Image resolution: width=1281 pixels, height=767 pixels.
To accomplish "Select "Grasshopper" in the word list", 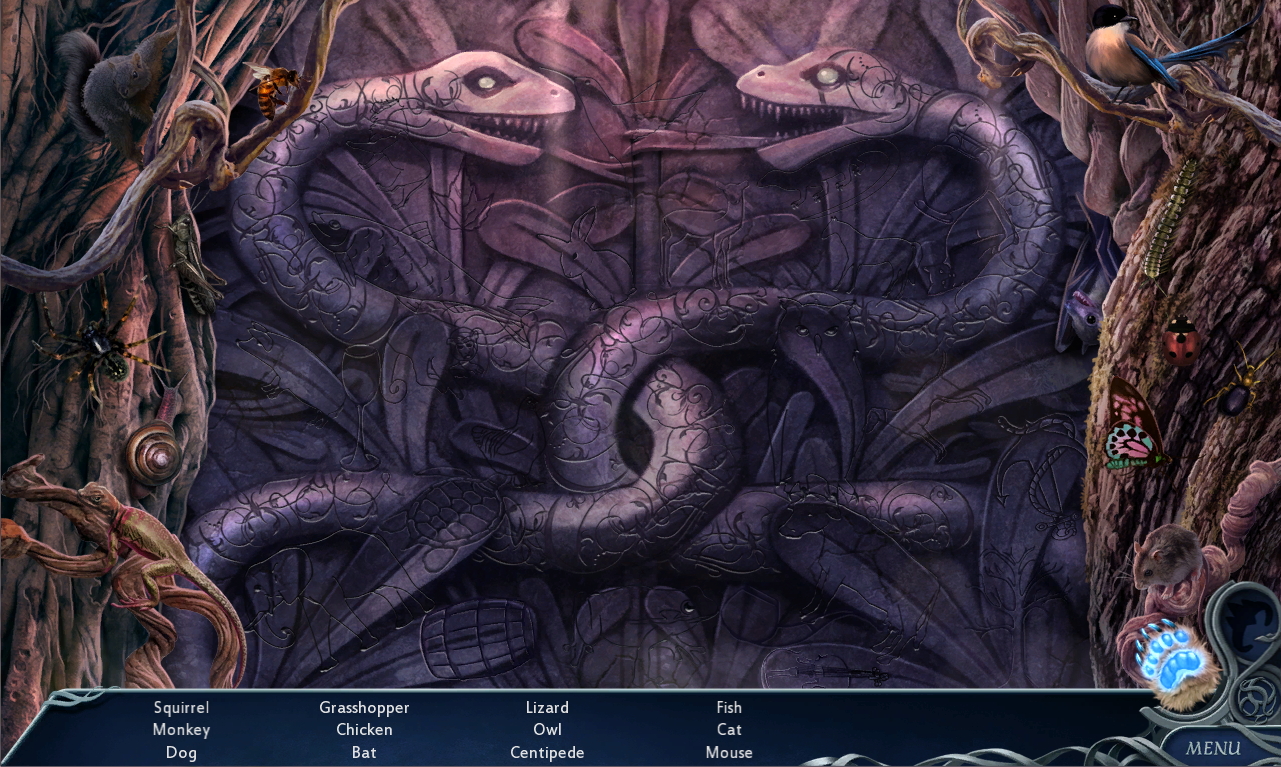I will (x=364, y=707).
